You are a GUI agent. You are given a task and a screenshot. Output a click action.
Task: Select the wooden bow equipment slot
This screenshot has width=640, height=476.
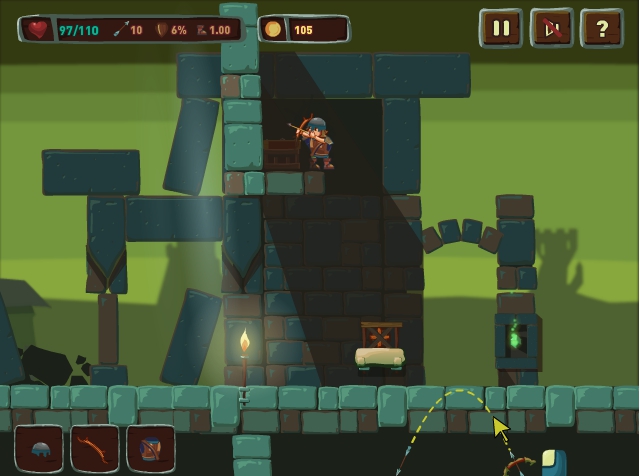coord(95,449)
